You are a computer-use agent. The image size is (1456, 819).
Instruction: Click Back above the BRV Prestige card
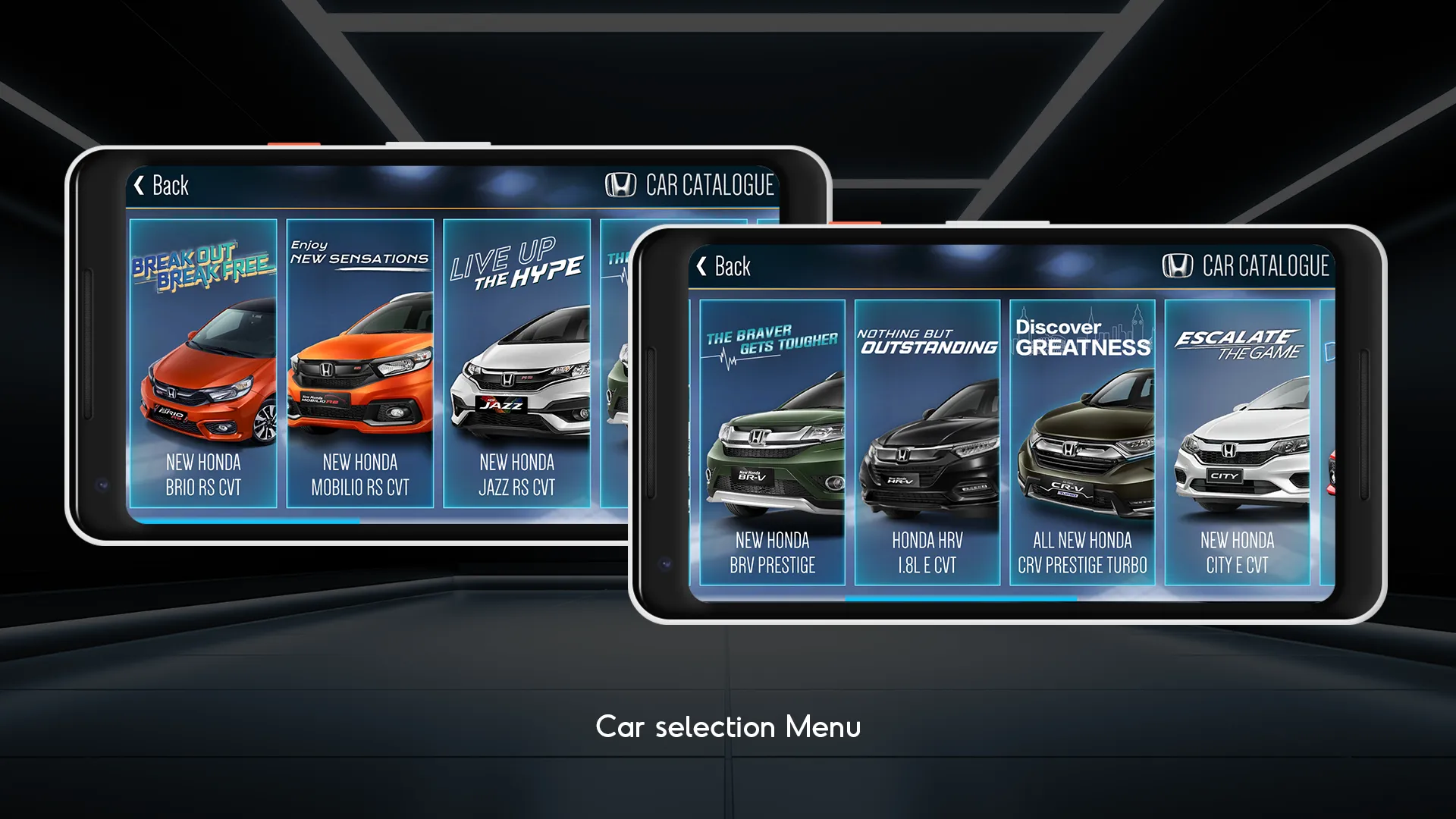723,266
